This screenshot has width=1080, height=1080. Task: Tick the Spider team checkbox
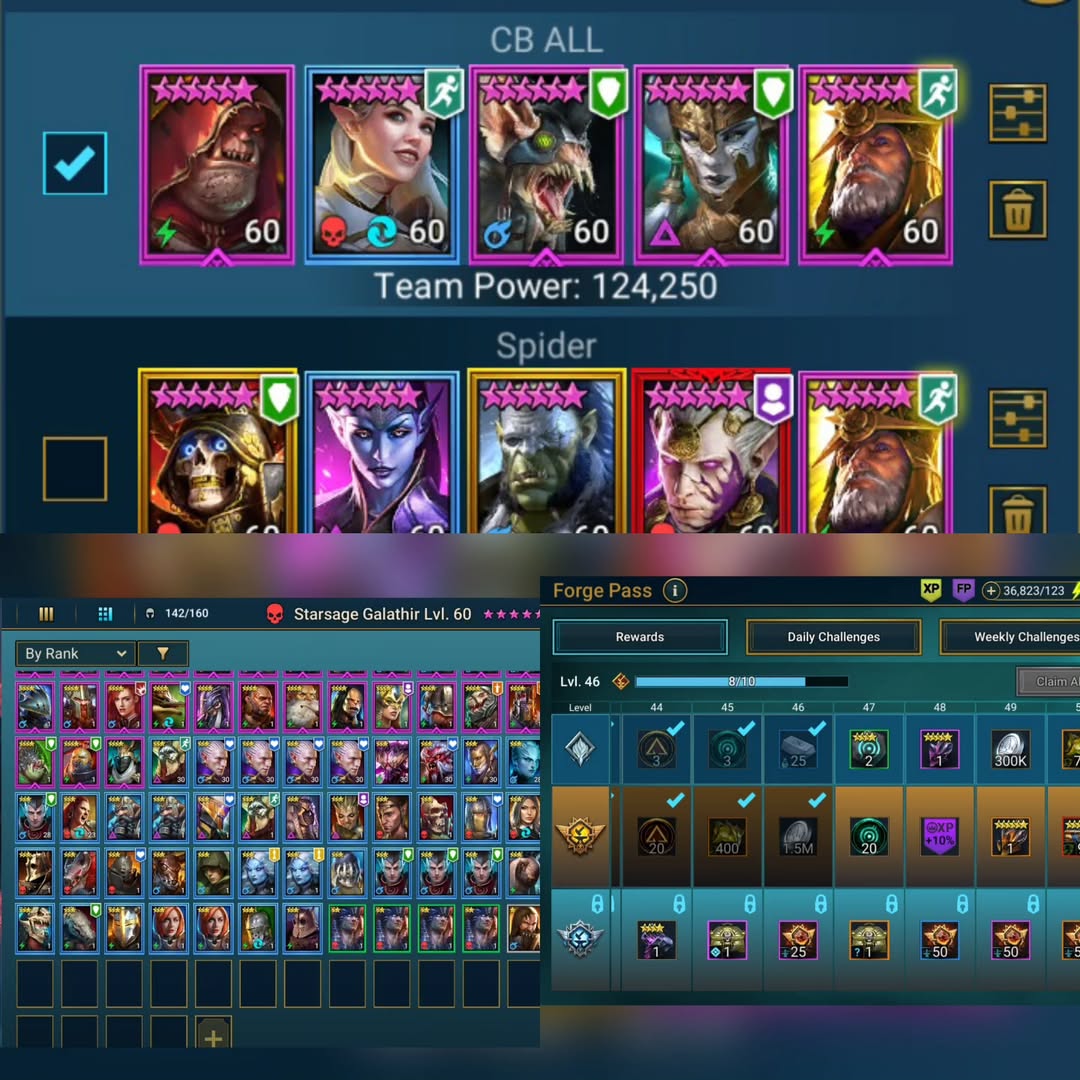(75, 468)
